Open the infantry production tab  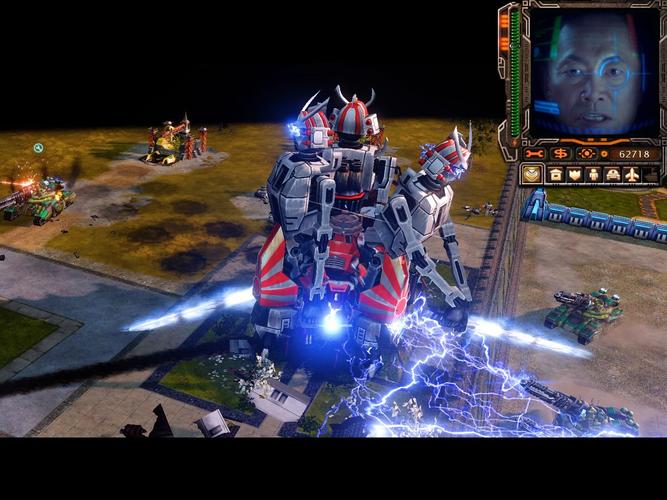click(593, 174)
